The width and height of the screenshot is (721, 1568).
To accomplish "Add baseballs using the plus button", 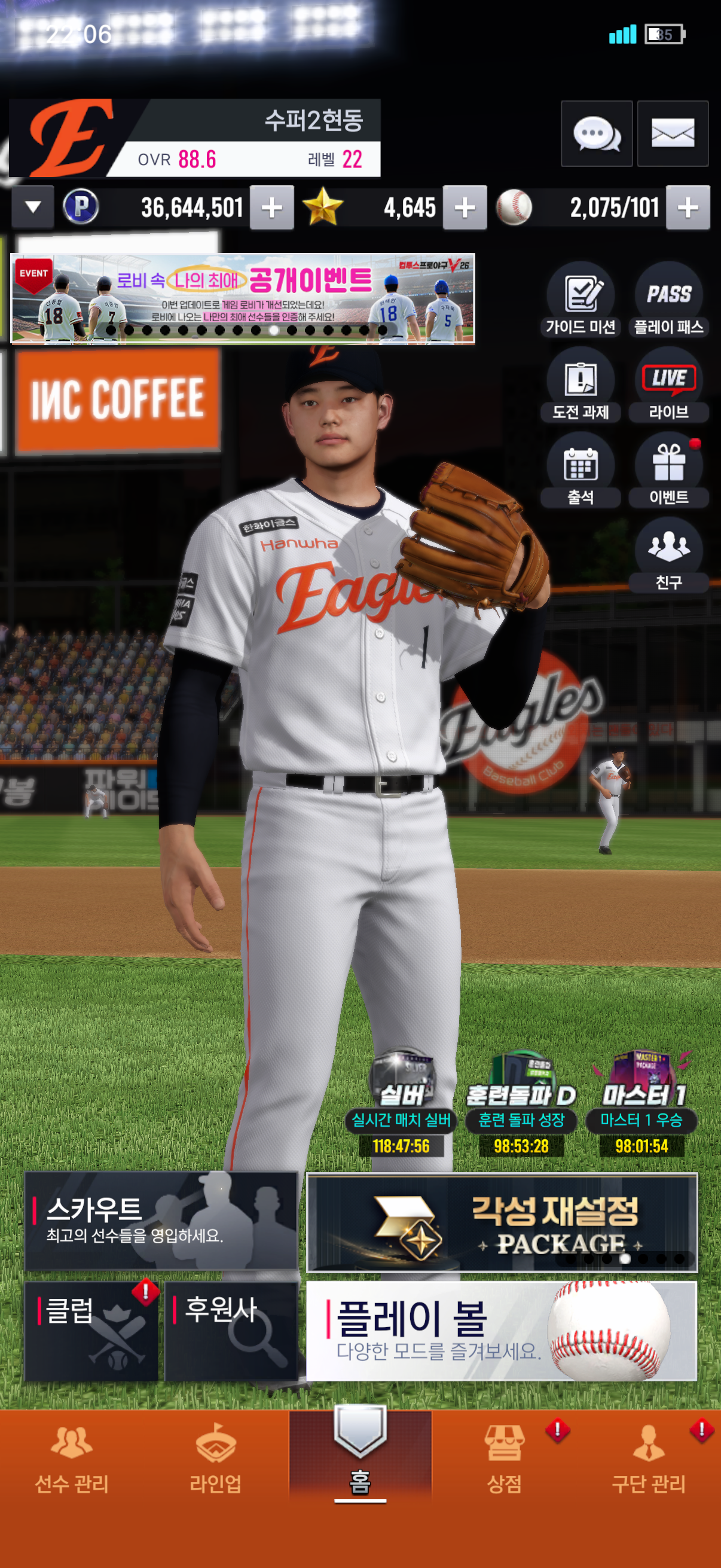I will 688,208.
